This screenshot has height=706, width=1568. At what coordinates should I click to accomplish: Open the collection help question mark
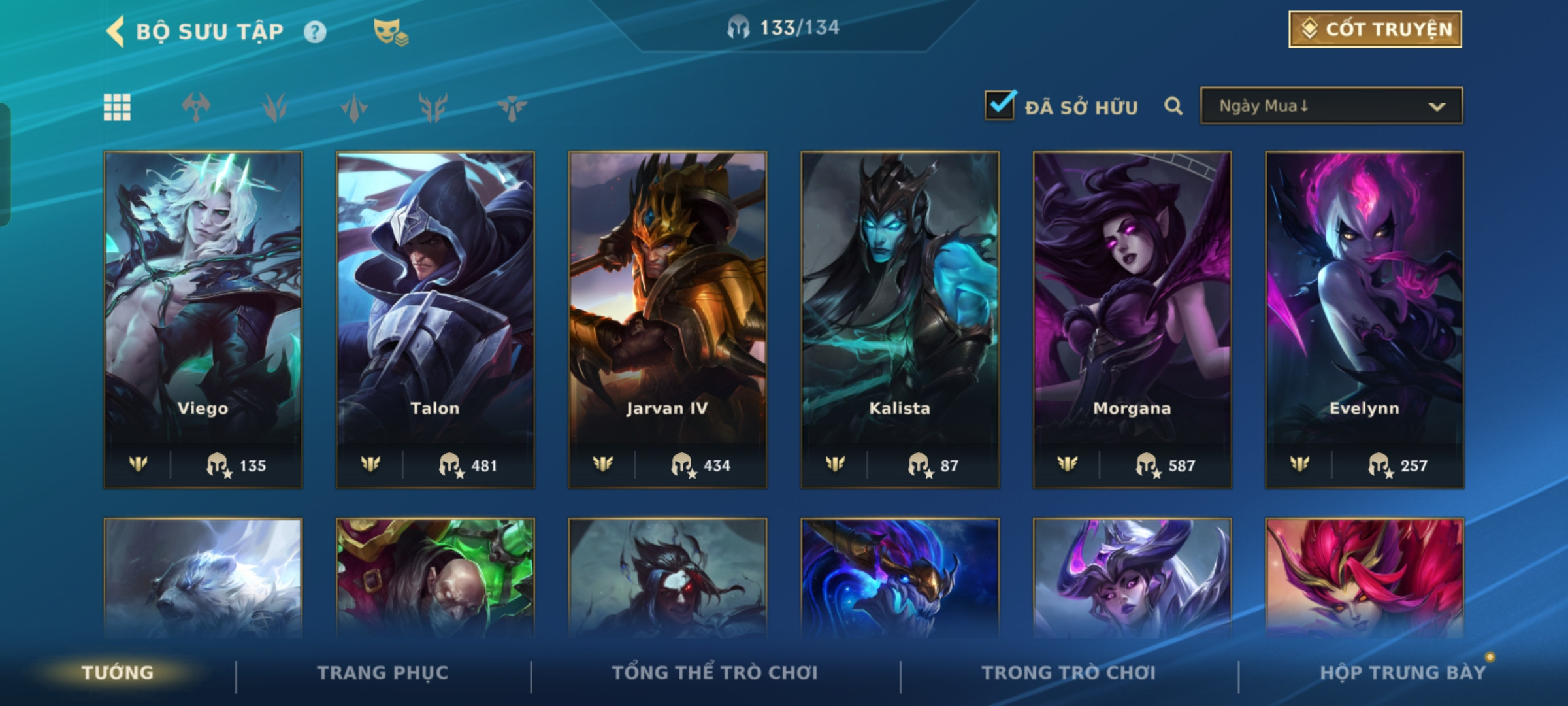pyautogui.click(x=315, y=31)
